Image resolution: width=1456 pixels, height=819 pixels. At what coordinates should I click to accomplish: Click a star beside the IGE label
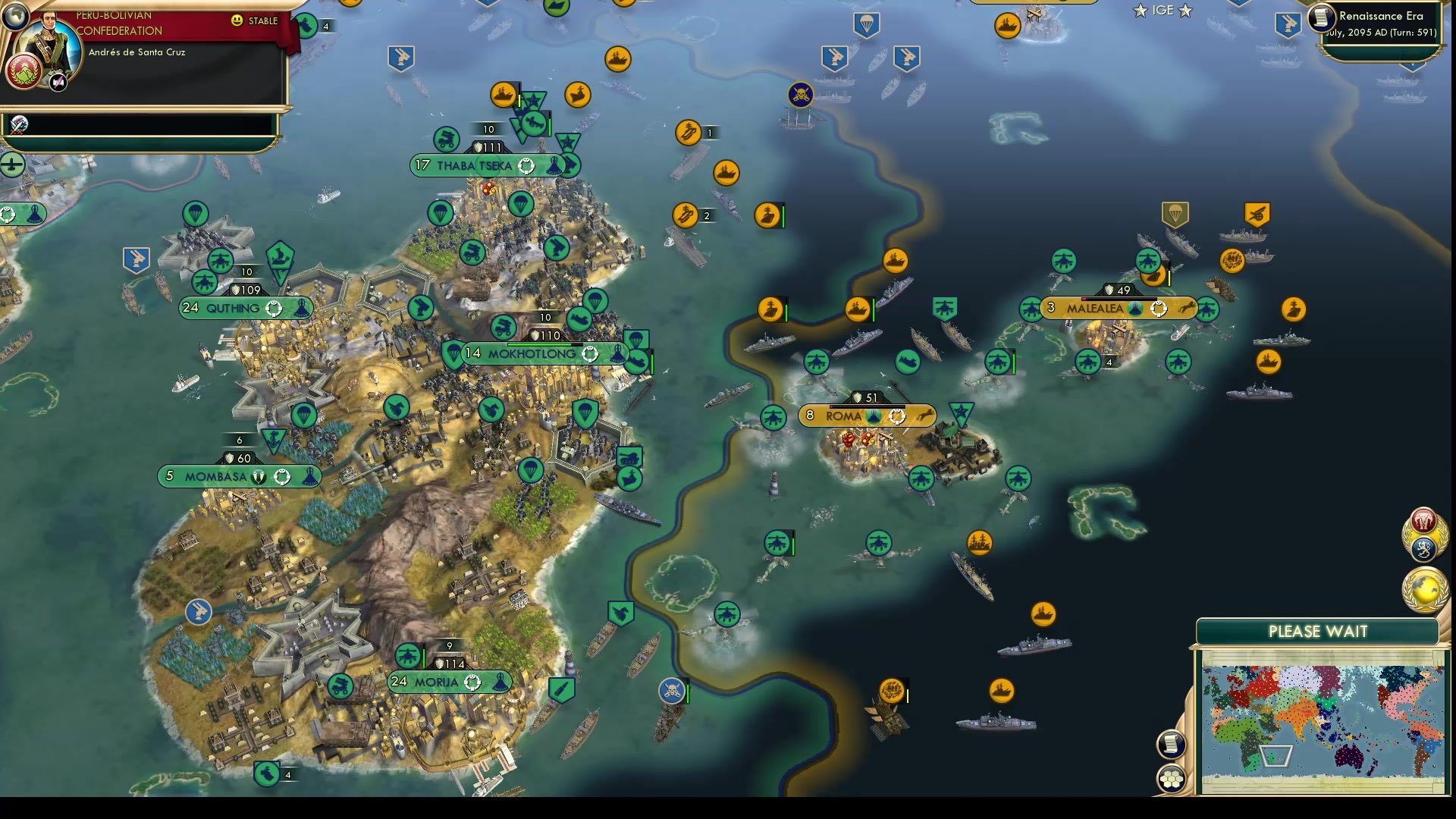[1139, 11]
